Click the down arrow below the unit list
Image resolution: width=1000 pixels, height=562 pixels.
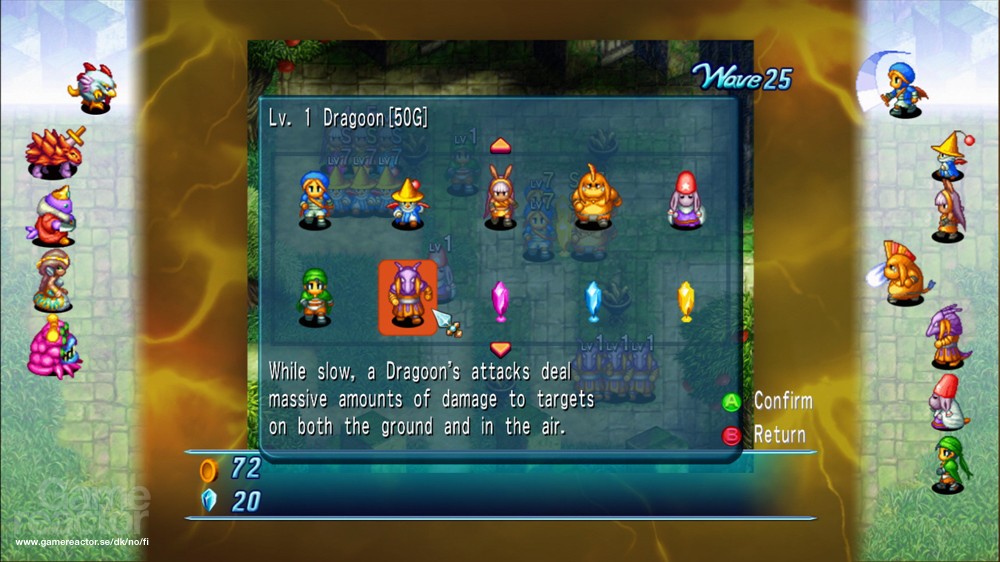click(500, 349)
